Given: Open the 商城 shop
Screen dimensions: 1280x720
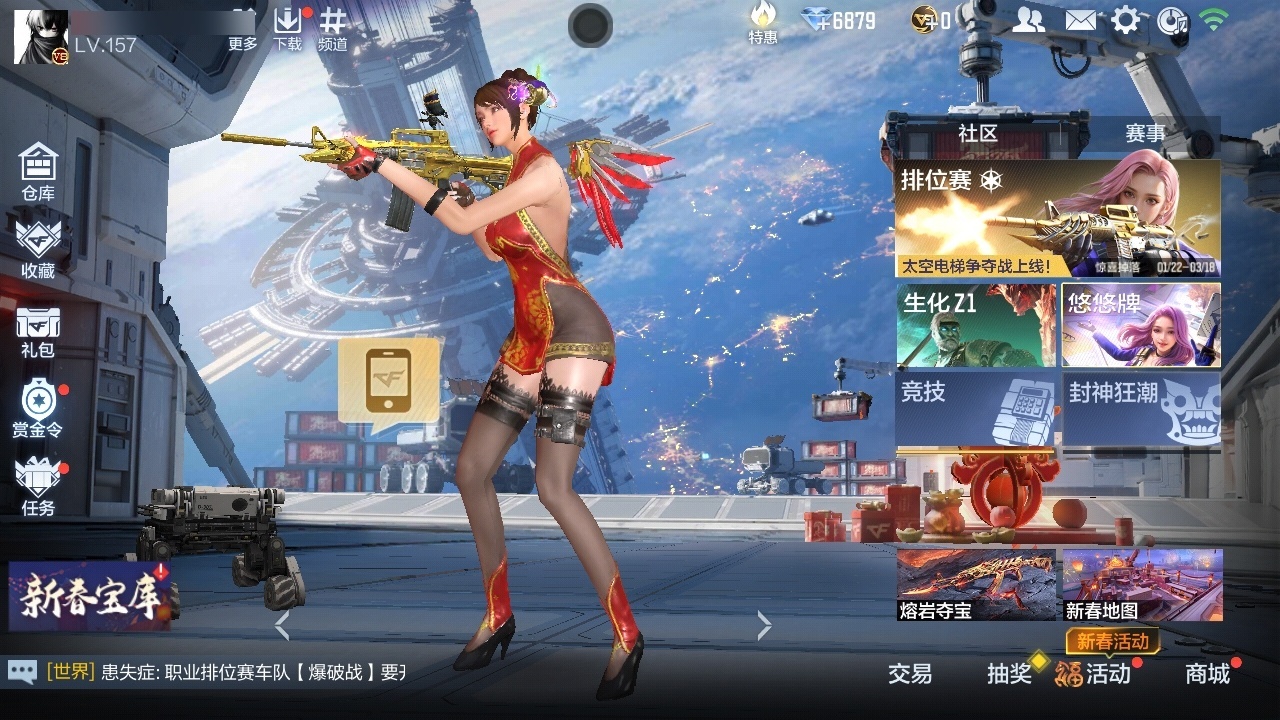Looking at the screenshot, I should pos(1207,674).
